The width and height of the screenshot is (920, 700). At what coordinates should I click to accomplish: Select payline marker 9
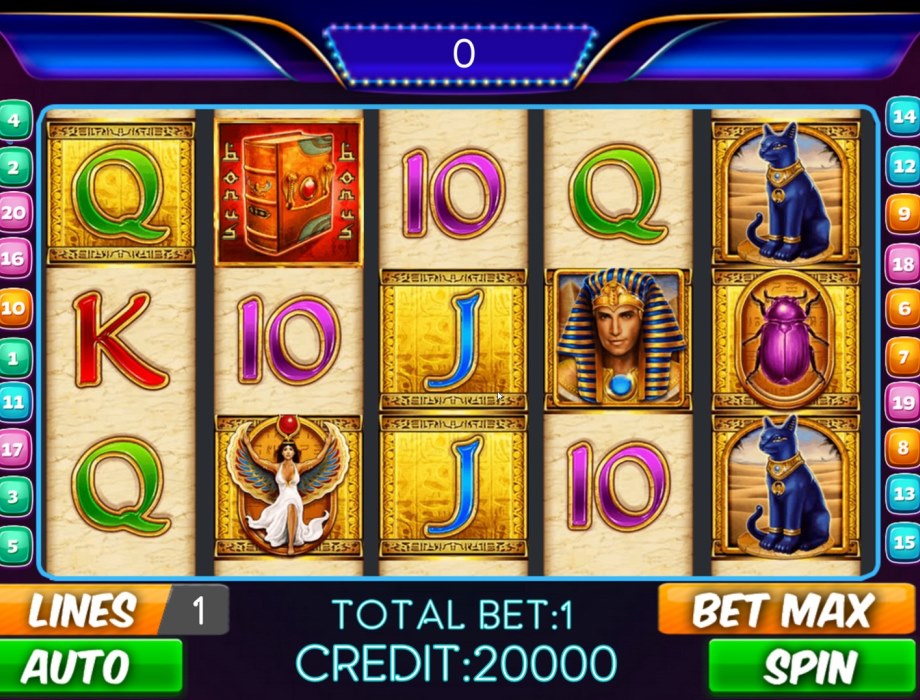tap(904, 213)
